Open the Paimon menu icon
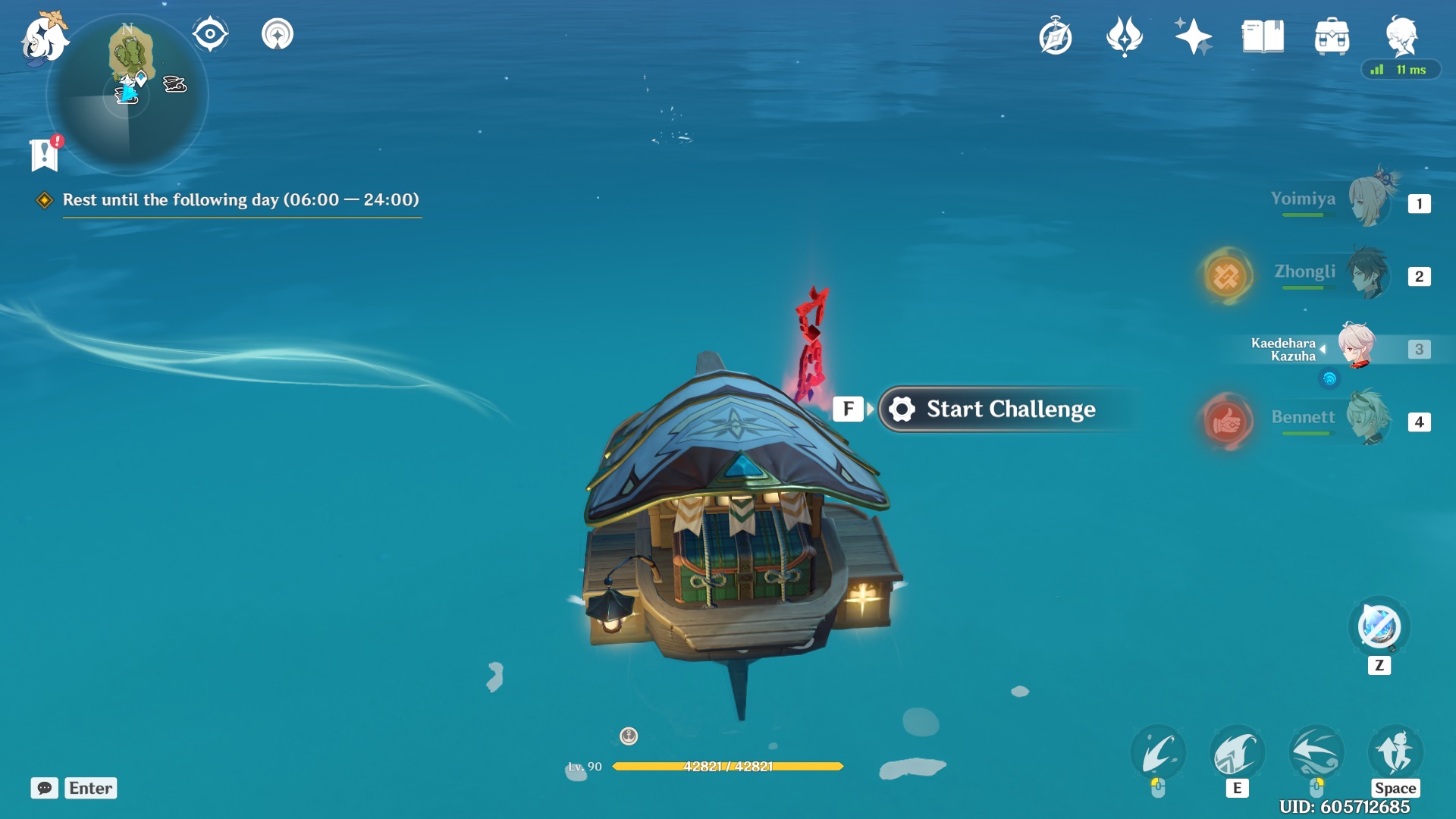The height and width of the screenshot is (819, 1456). pos(43,38)
